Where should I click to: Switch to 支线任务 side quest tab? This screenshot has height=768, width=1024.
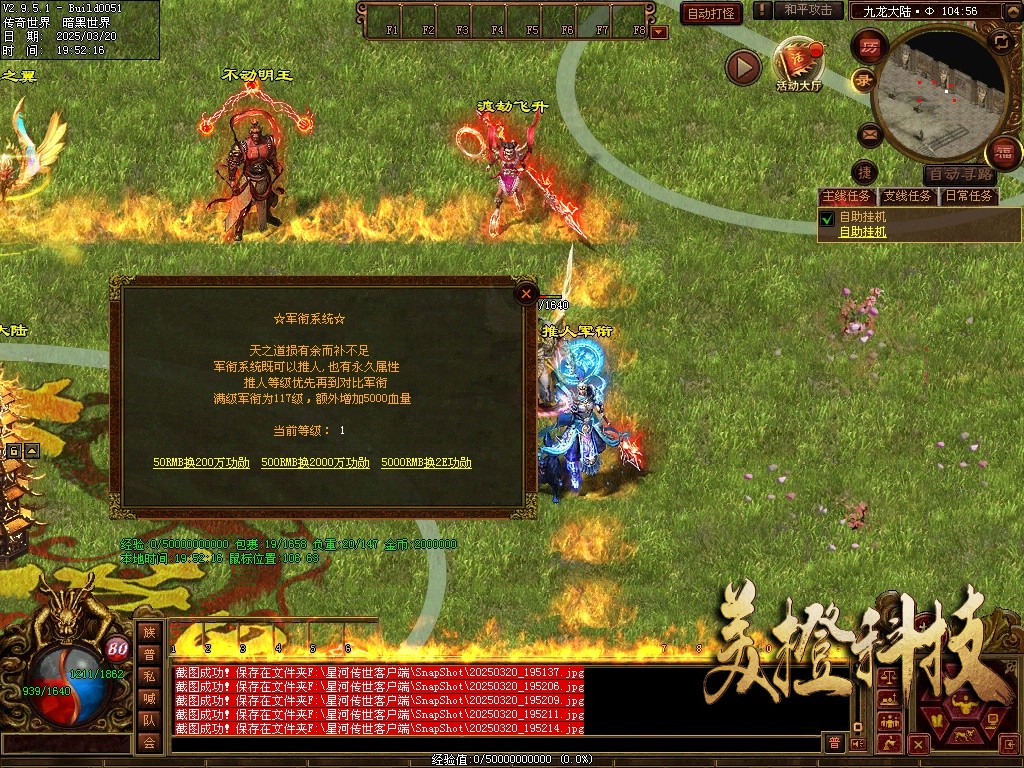[908, 196]
